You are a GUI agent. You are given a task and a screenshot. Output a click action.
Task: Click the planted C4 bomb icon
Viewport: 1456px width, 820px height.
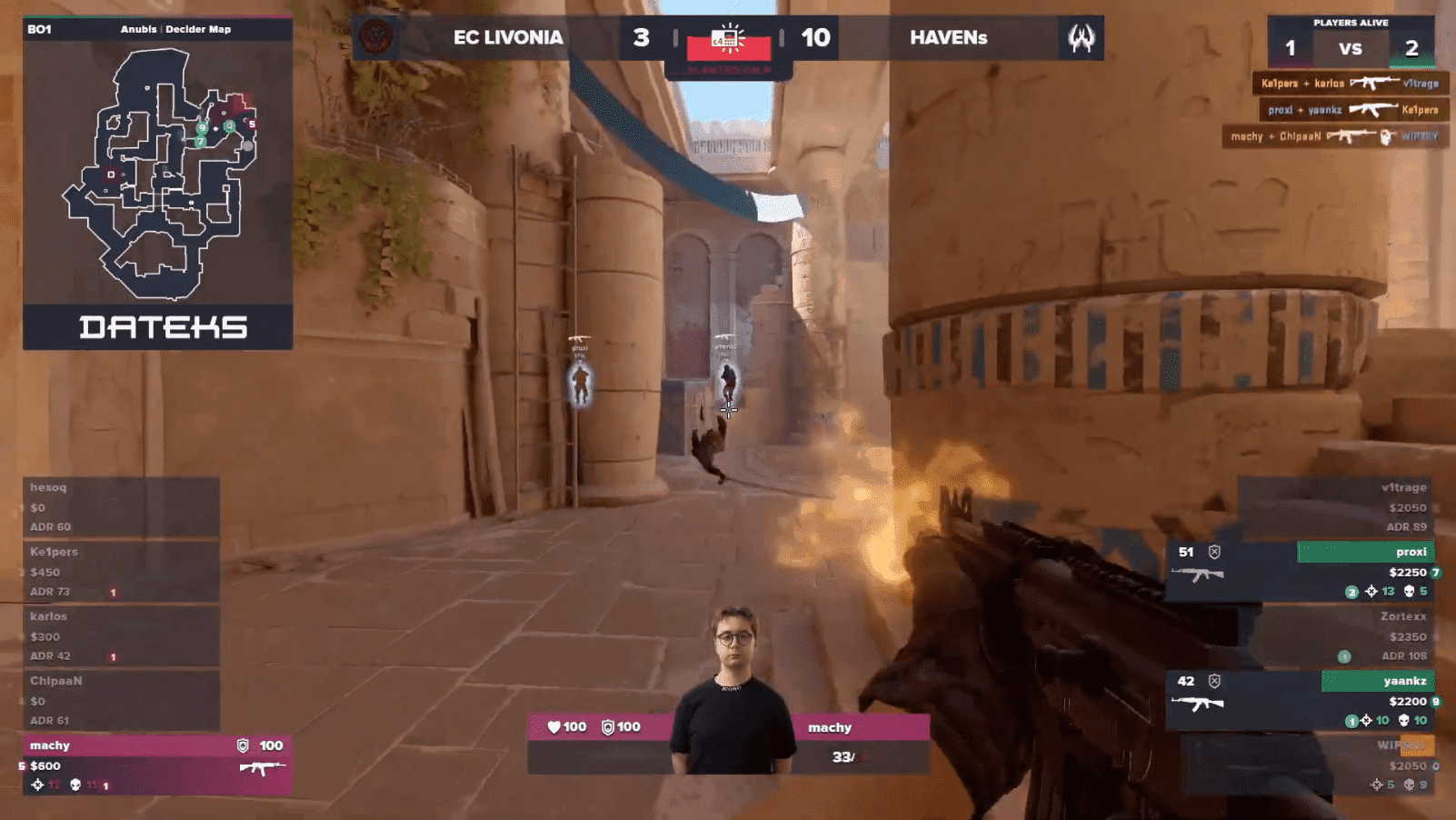click(728, 40)
